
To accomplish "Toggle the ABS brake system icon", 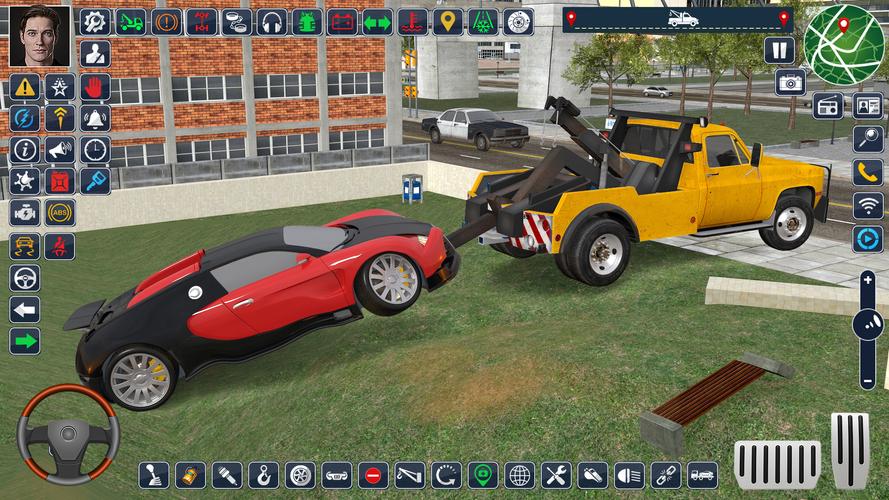I will pyautogui.click(x=60, y=212).
